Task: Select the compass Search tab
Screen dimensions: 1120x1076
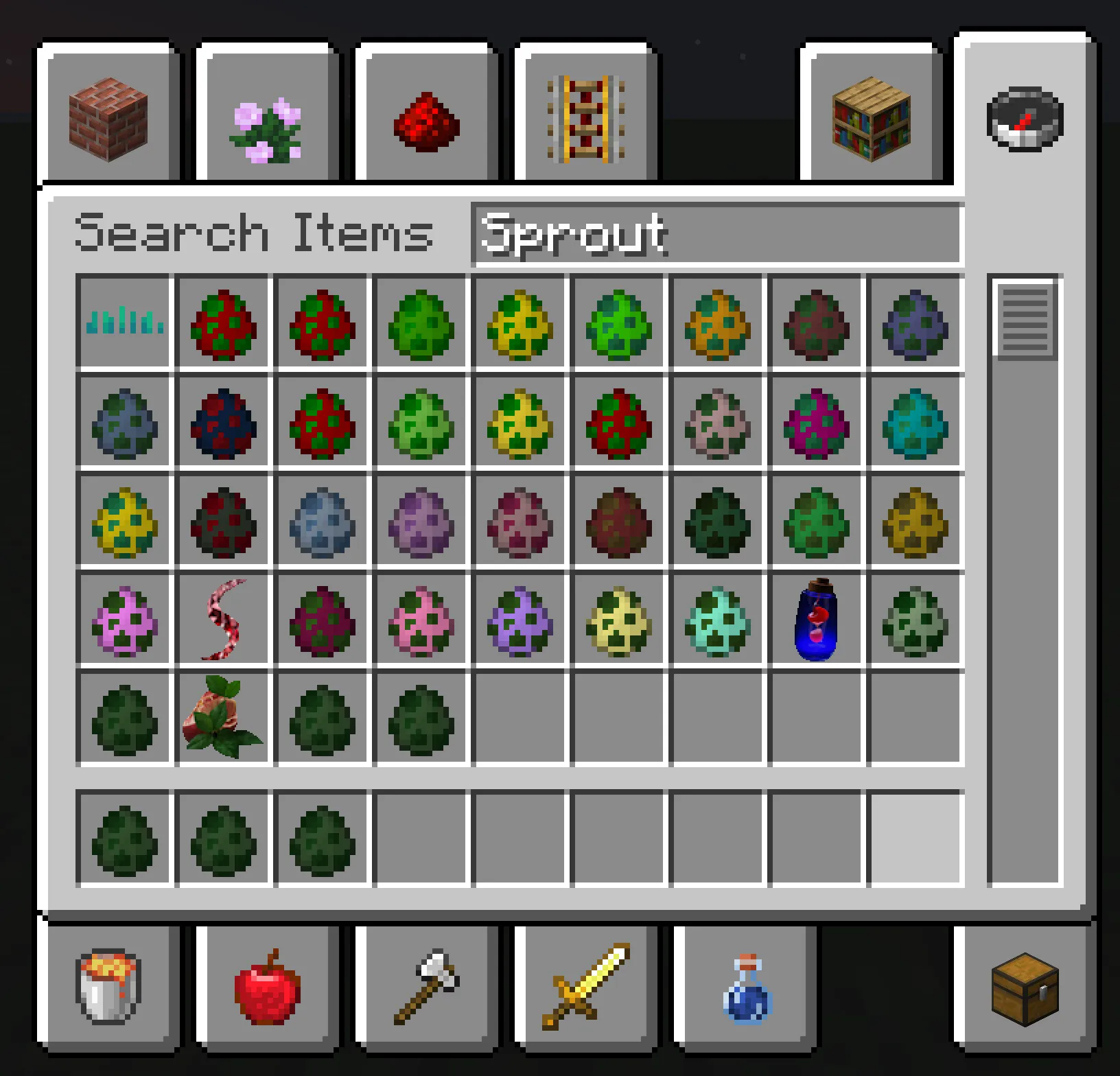Action: pos(1024,120)
